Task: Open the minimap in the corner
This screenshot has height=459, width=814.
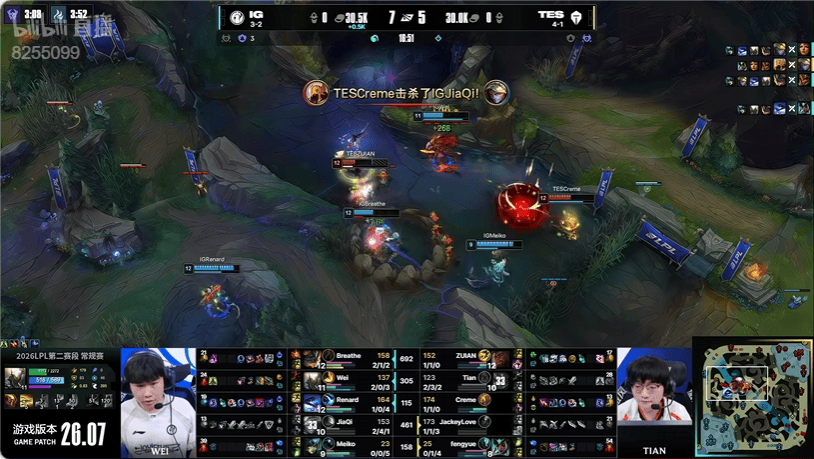Action: [753, 397]
